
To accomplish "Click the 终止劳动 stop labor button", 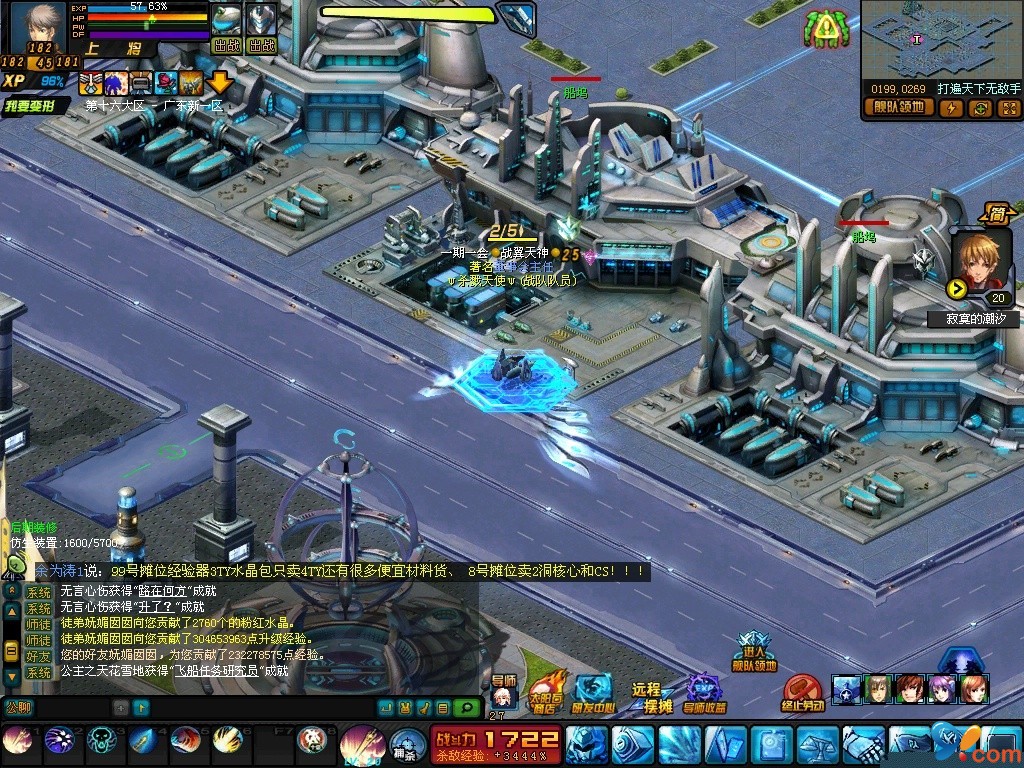I will pos(802,693).
